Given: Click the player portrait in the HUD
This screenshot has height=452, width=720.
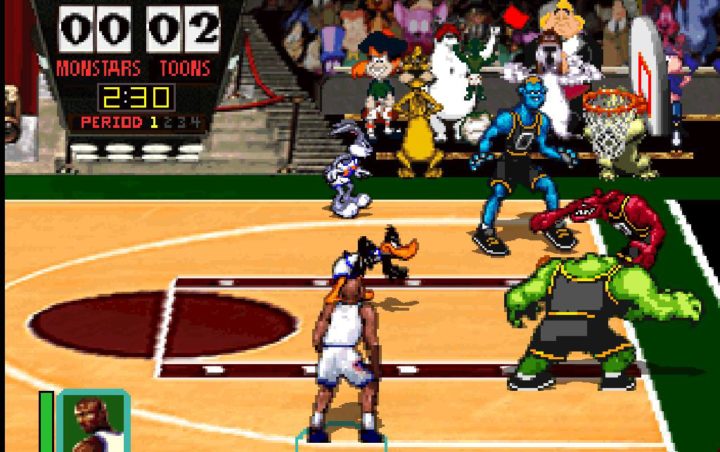Looking at the screenshot, I should [93, 421].
